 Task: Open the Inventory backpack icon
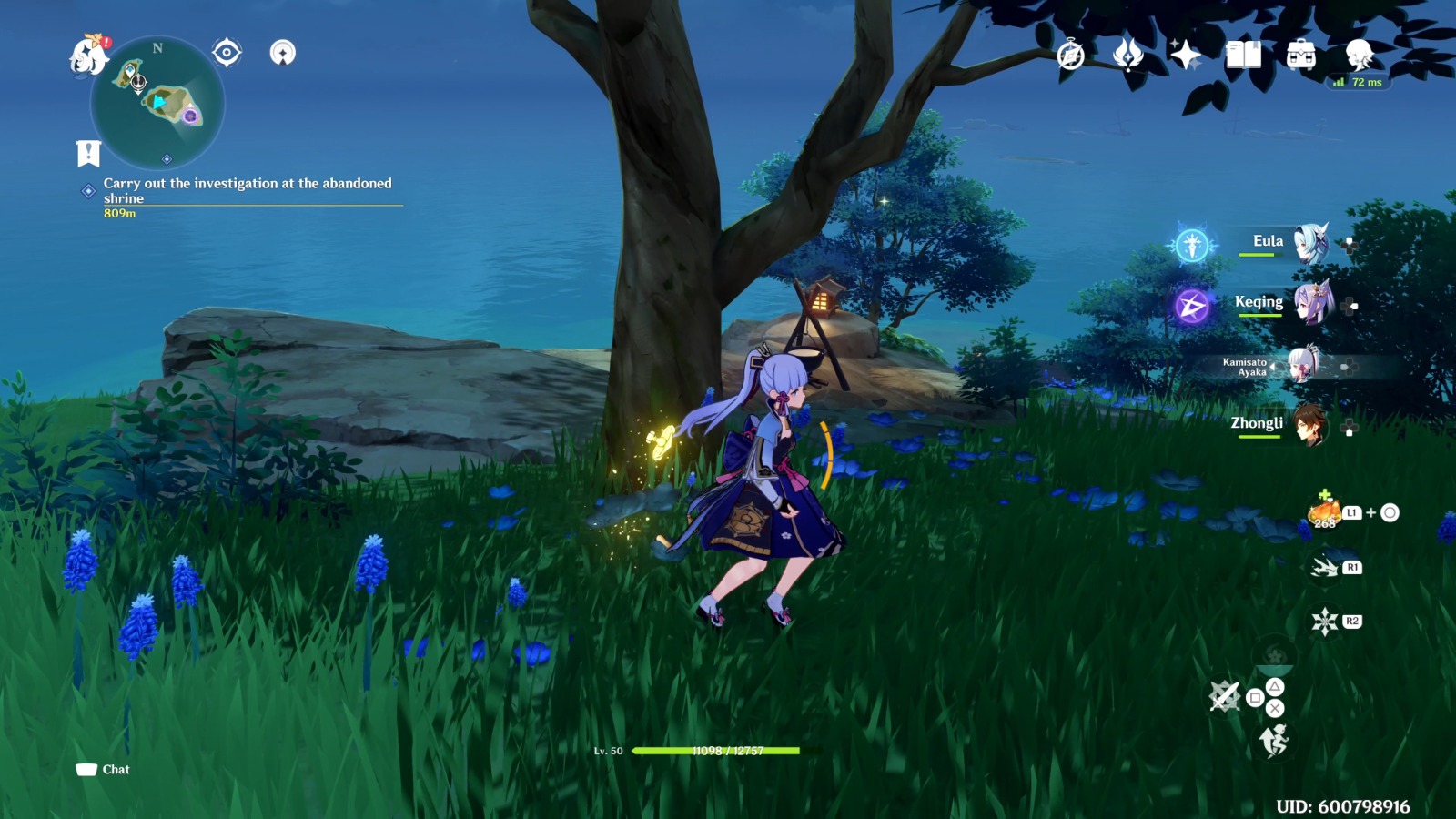(1303, 56)
